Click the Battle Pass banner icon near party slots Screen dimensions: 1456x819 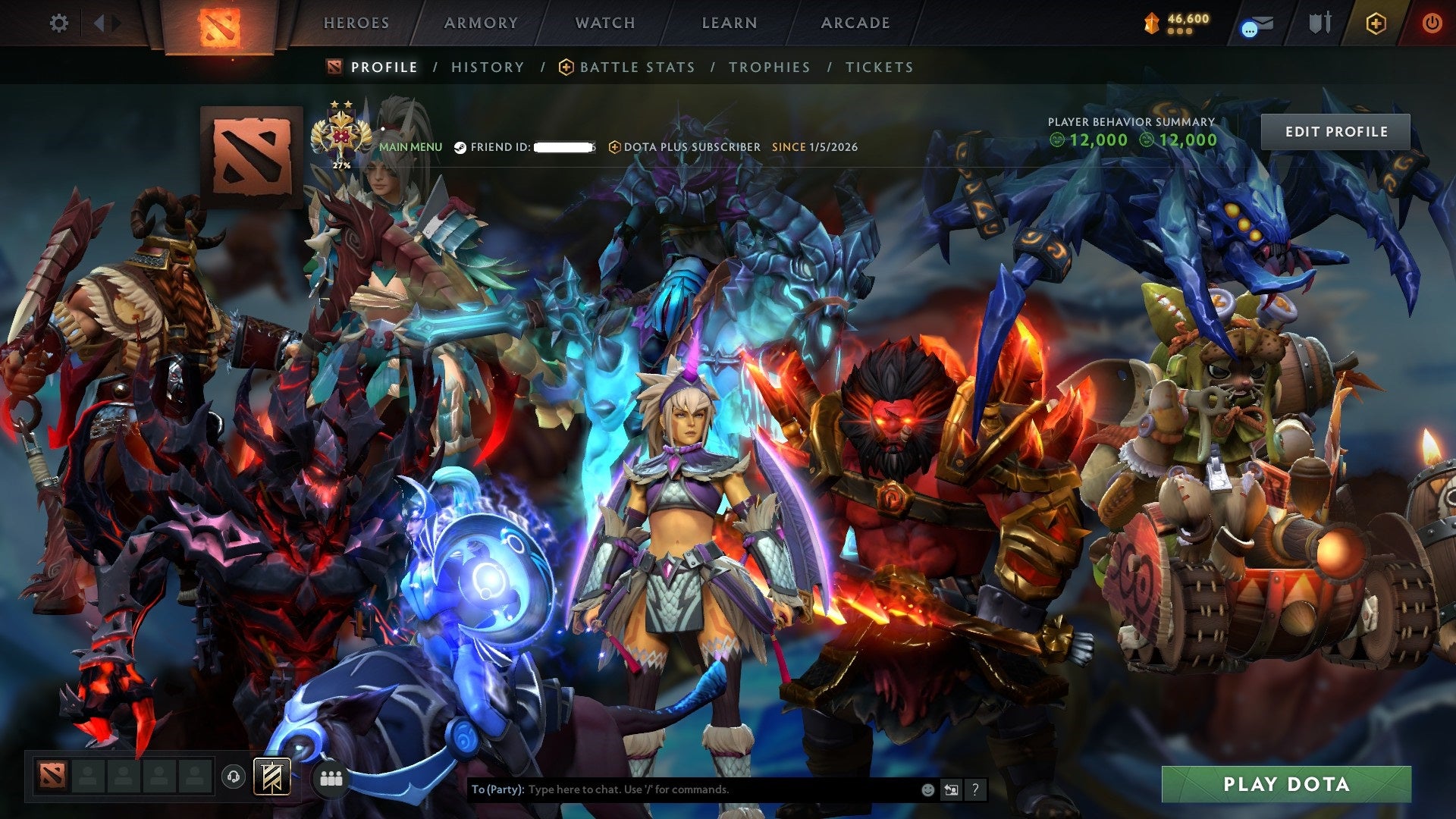coord(273,778)
